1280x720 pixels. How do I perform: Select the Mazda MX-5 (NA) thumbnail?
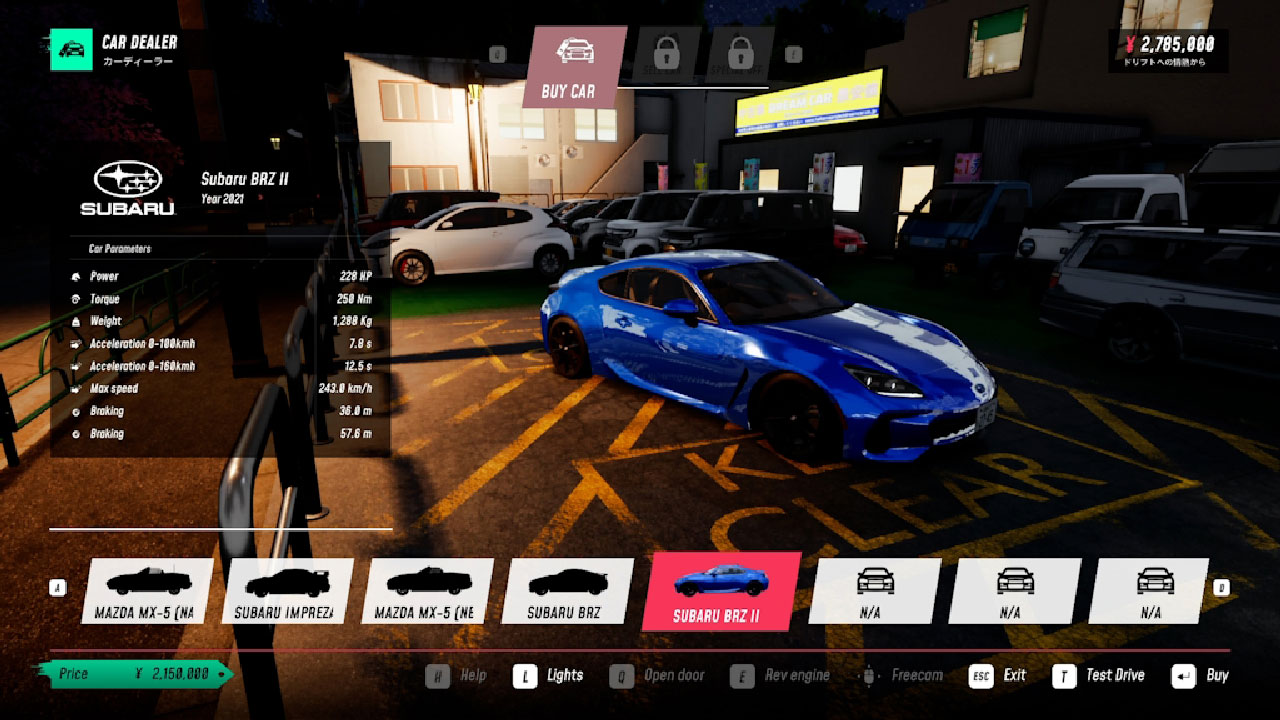(x=148, y=590)
